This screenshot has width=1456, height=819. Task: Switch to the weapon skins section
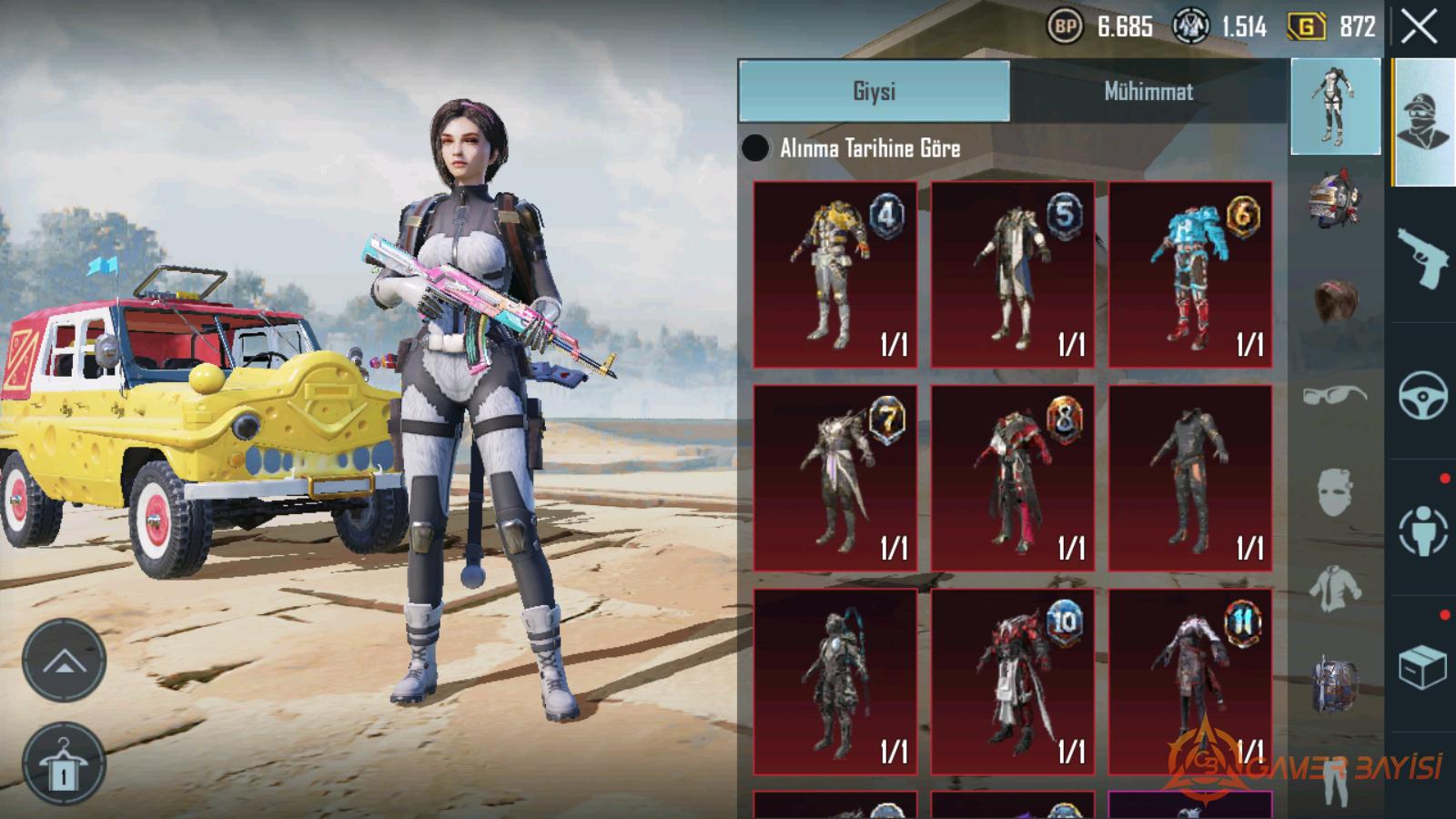1422,258
